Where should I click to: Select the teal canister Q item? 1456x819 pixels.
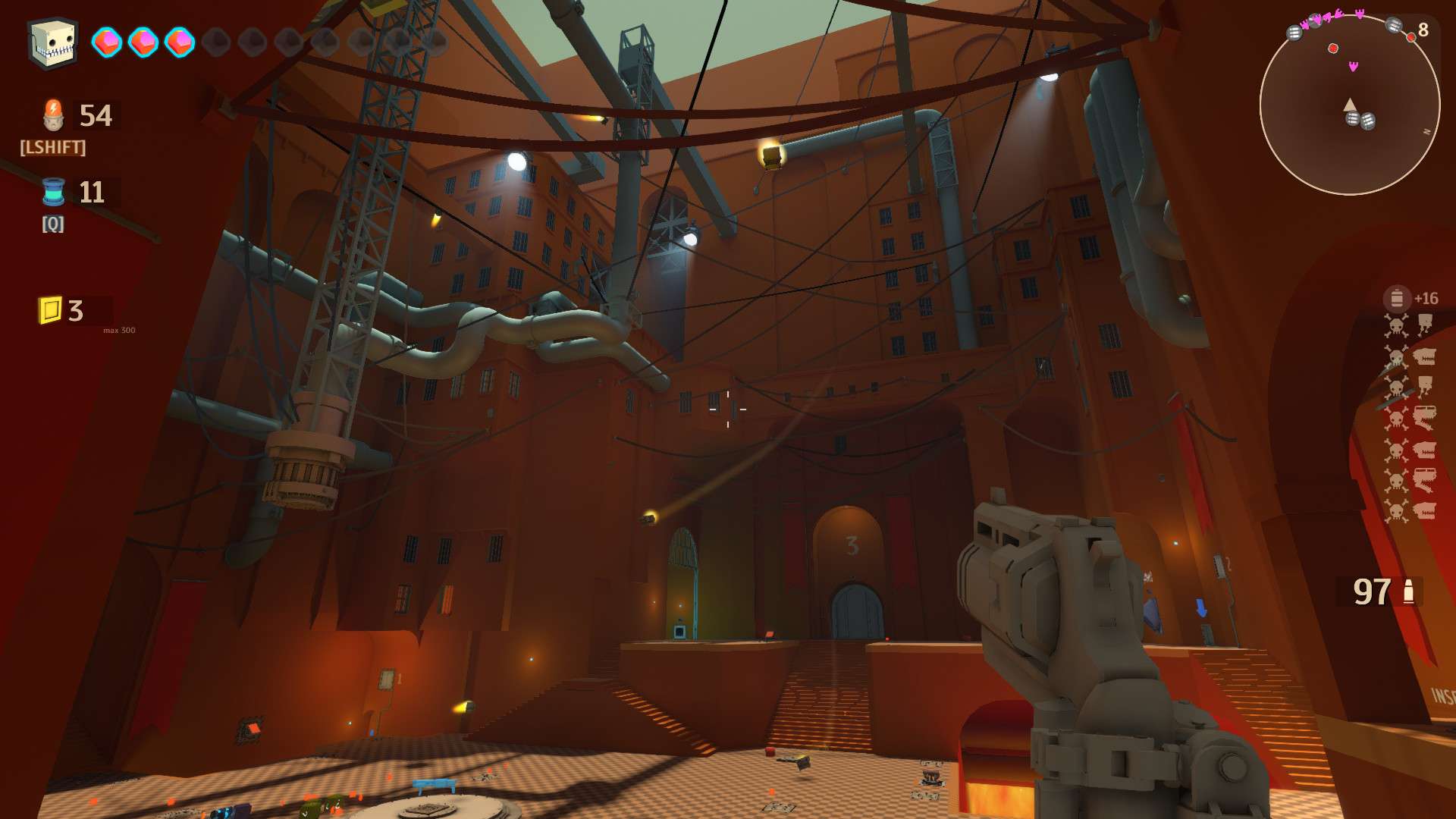[x=53, y=192]
